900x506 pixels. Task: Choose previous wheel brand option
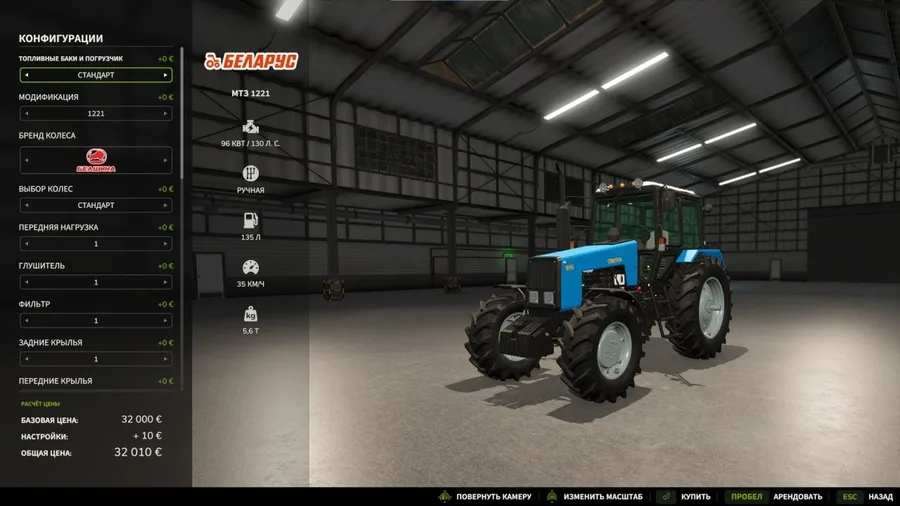[26, 160]
